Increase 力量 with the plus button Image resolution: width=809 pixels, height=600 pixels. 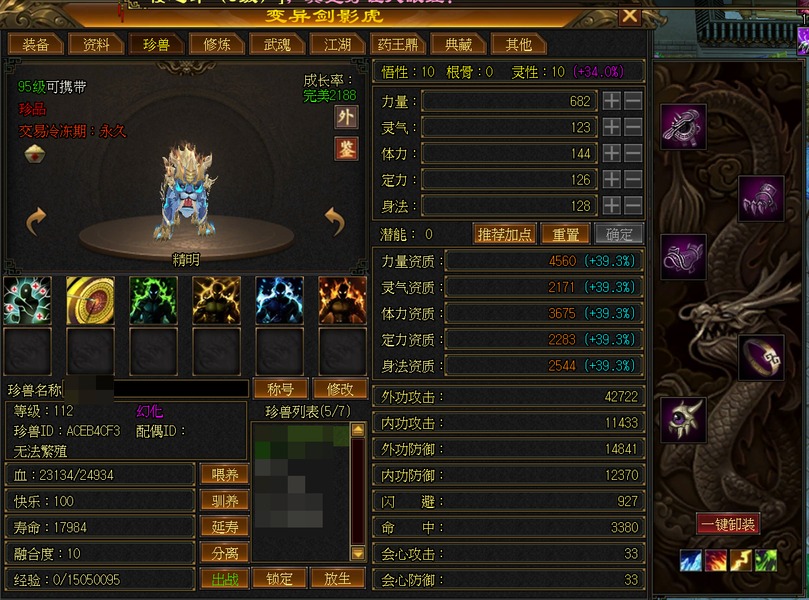click(611, 101)
